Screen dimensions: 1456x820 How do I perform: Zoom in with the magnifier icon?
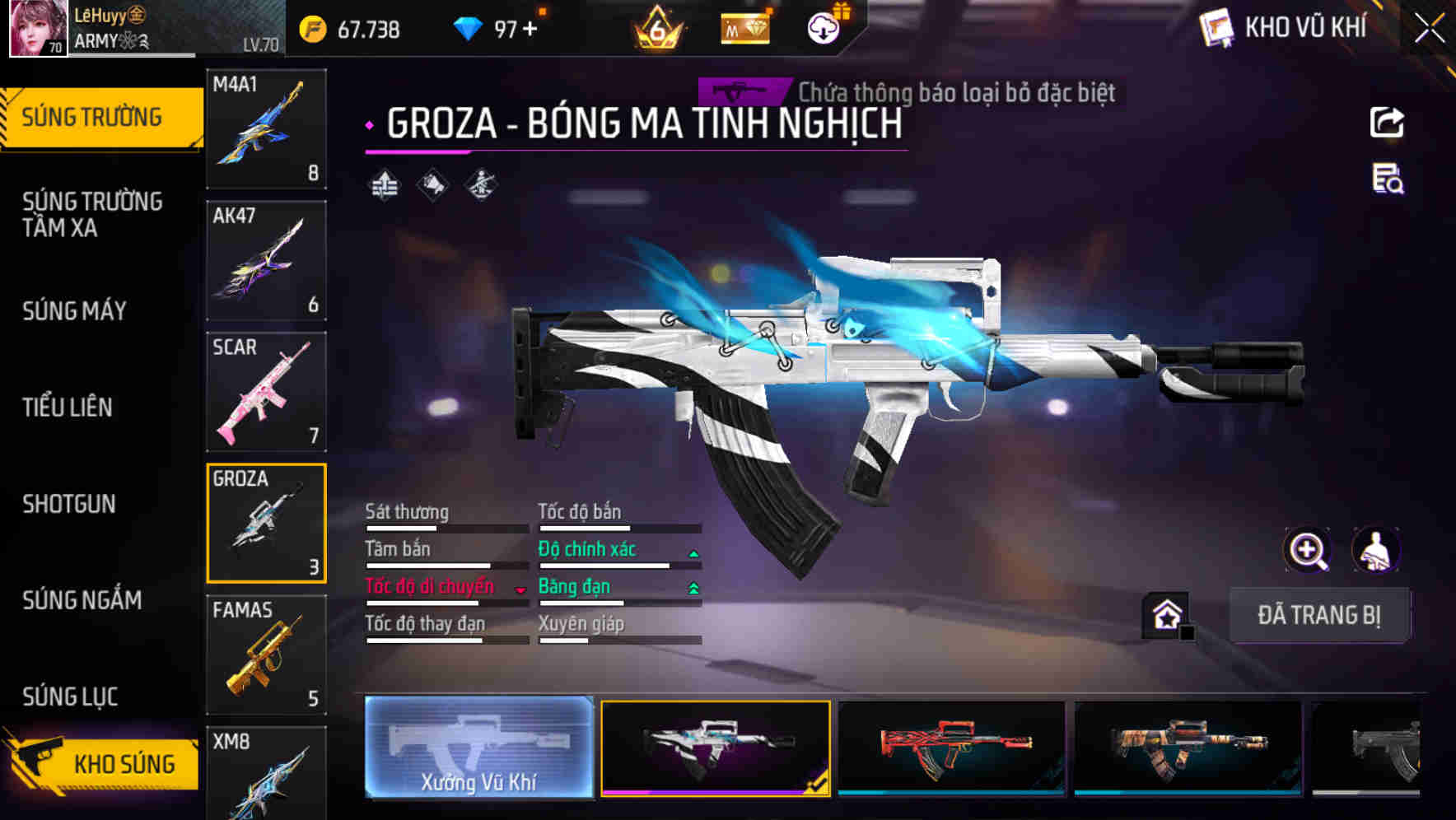(1307, 550)
